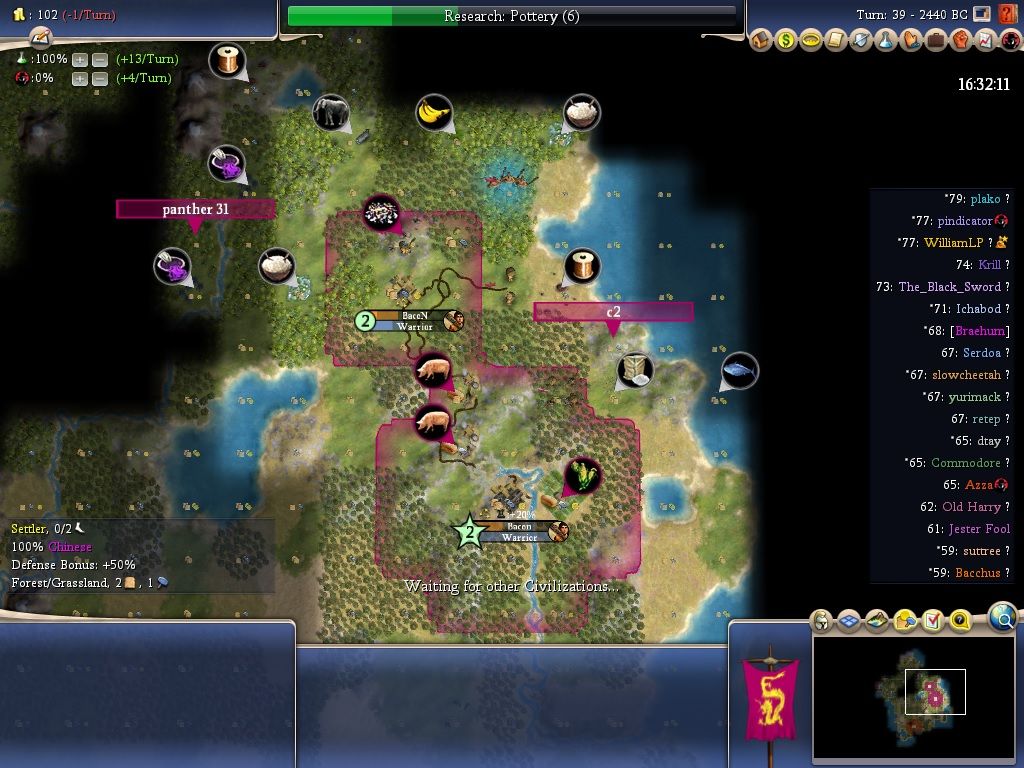Open the Info Screen graph icon
Screen dimensions: 1024x768
[985, 41]
